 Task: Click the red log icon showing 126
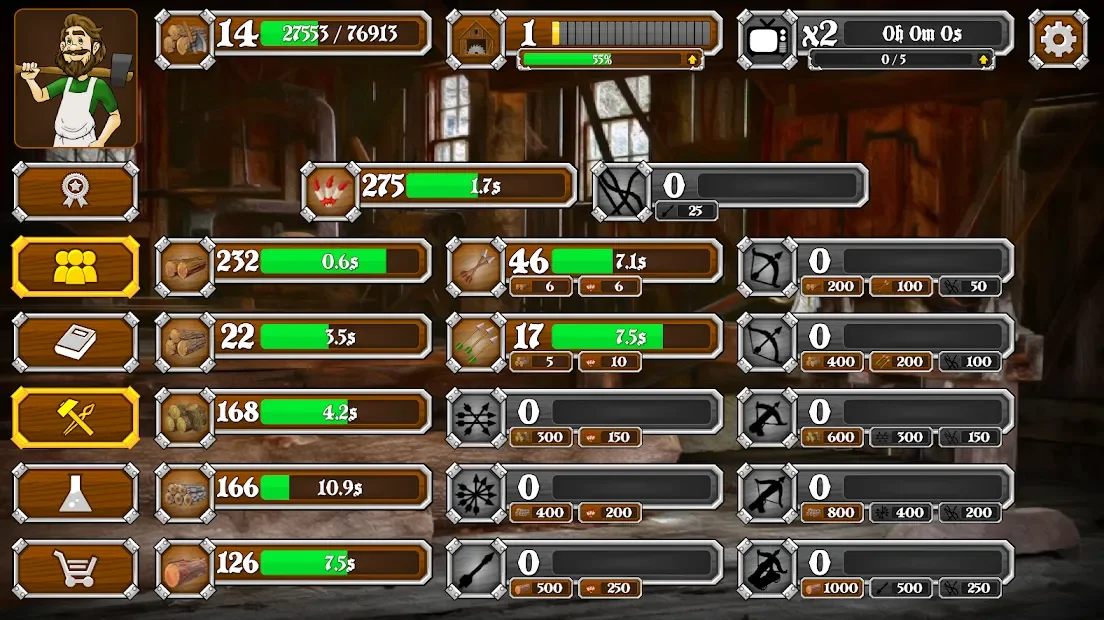pyautogui.click(x=185, y=568)
